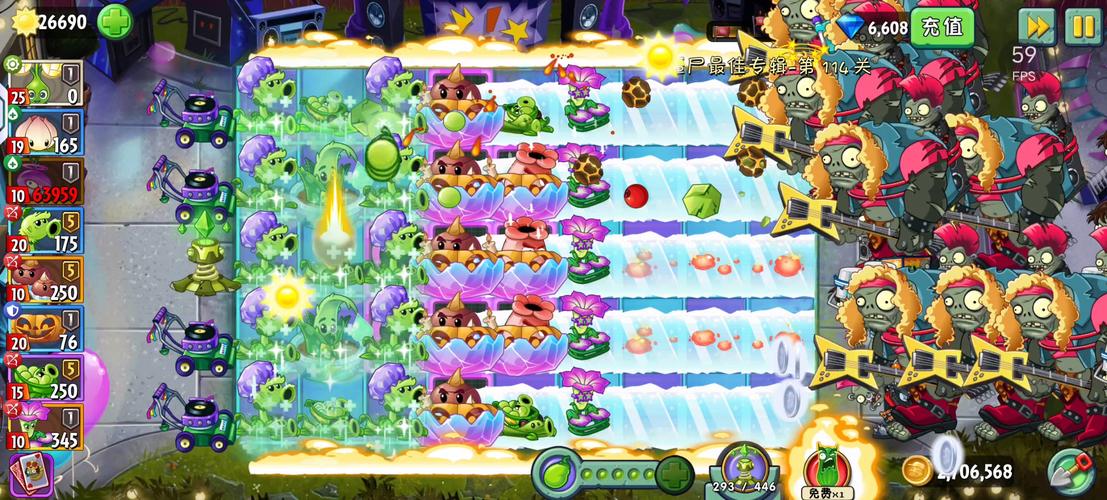Add more plant food with the plus button

coord(675,471)
